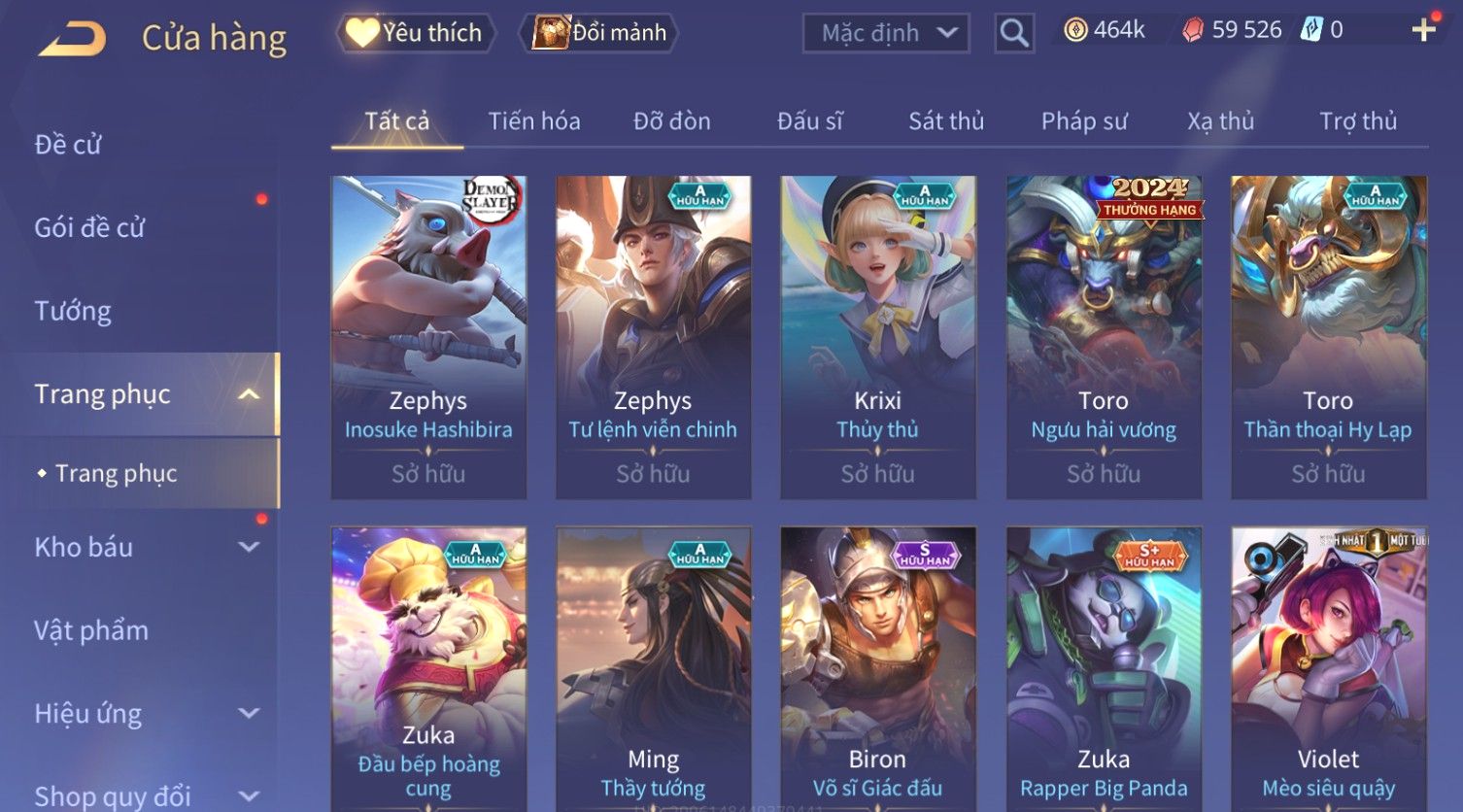The width and height of the screenshot is (1463, 812).
Task: Choose the Pháp sư tab
Action: (x=1084, y=121)
